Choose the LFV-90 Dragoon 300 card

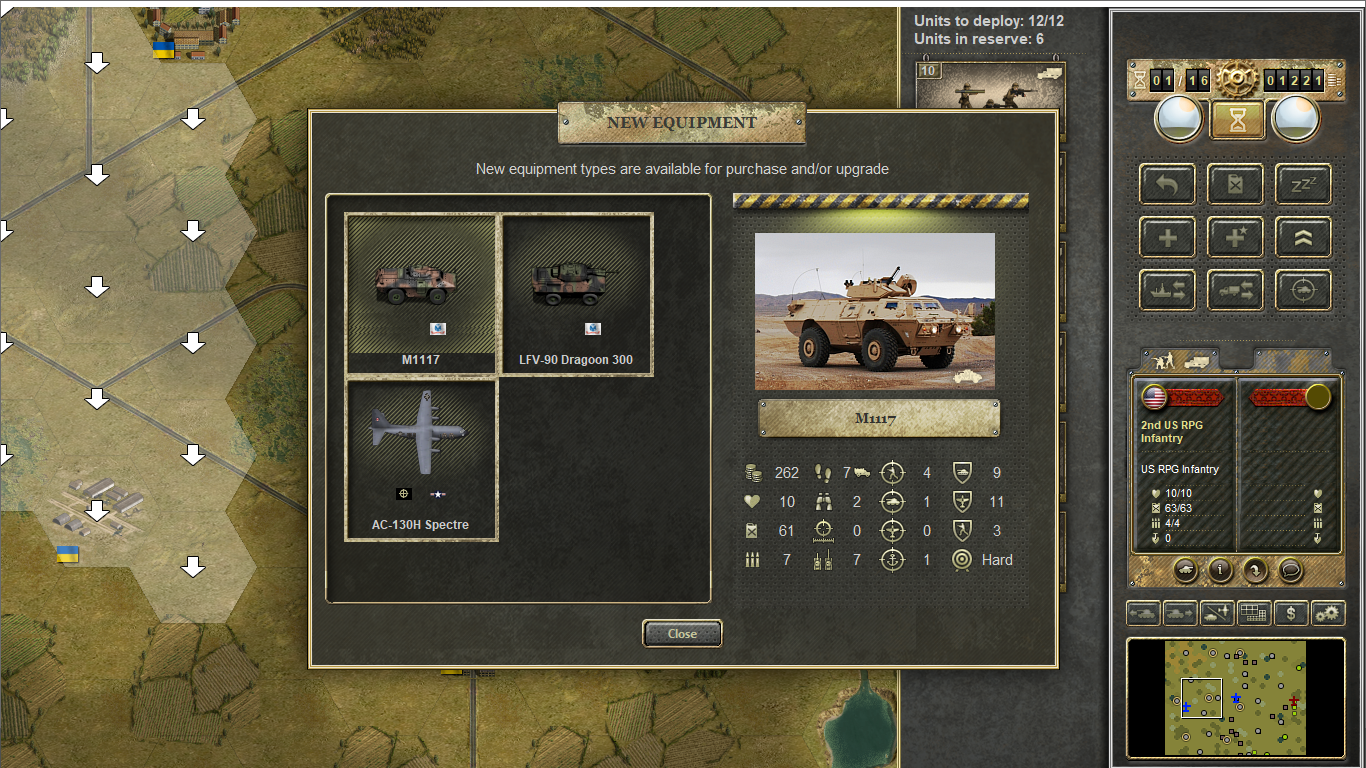(576, 294)
